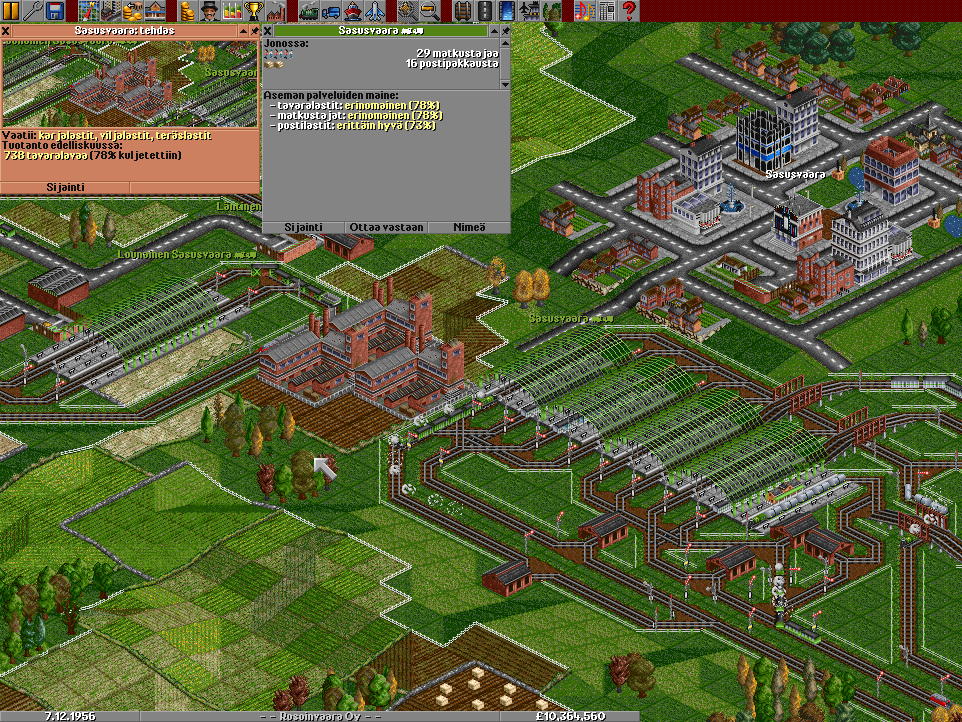Close the Sasusvaara: tehdas industry window
Screen dimensions: 962x722
[6, 31]
